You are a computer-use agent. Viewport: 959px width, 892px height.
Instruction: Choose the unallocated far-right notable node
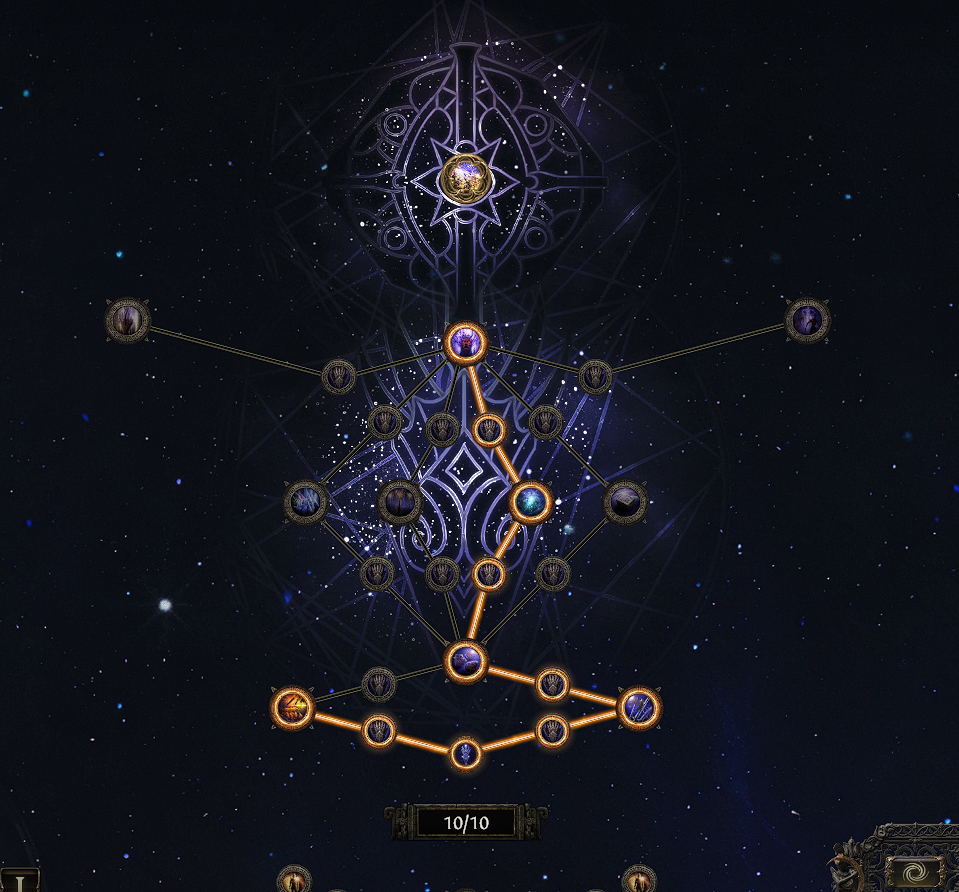807,321
